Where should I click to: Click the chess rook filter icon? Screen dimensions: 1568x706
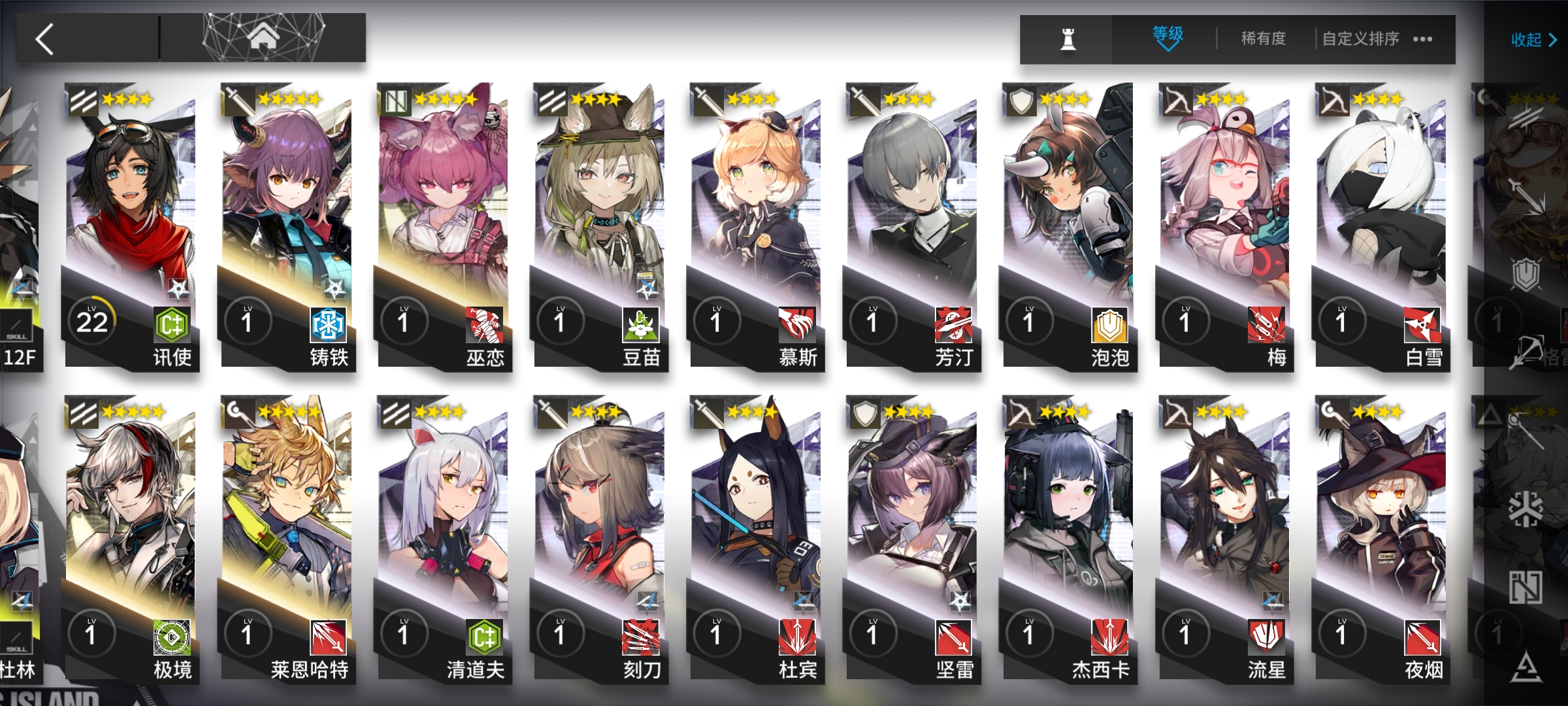click(x=1068, y=39)
